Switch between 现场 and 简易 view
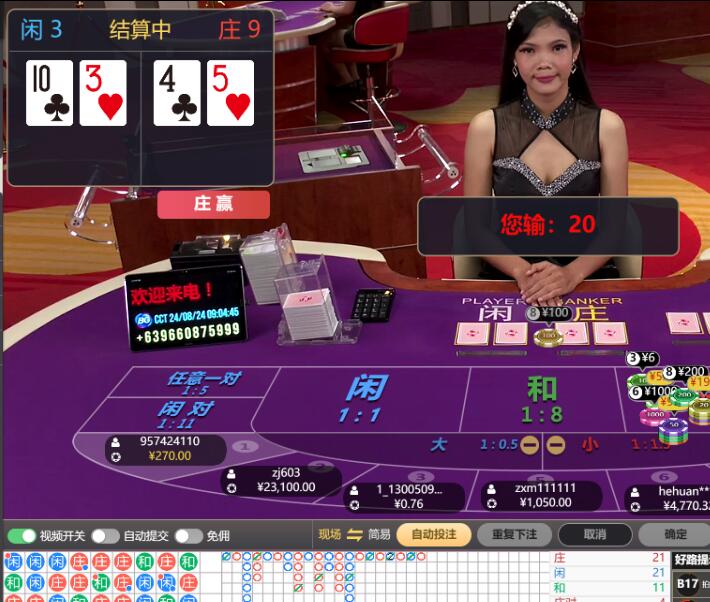710x602 pixels. point(354,534)
